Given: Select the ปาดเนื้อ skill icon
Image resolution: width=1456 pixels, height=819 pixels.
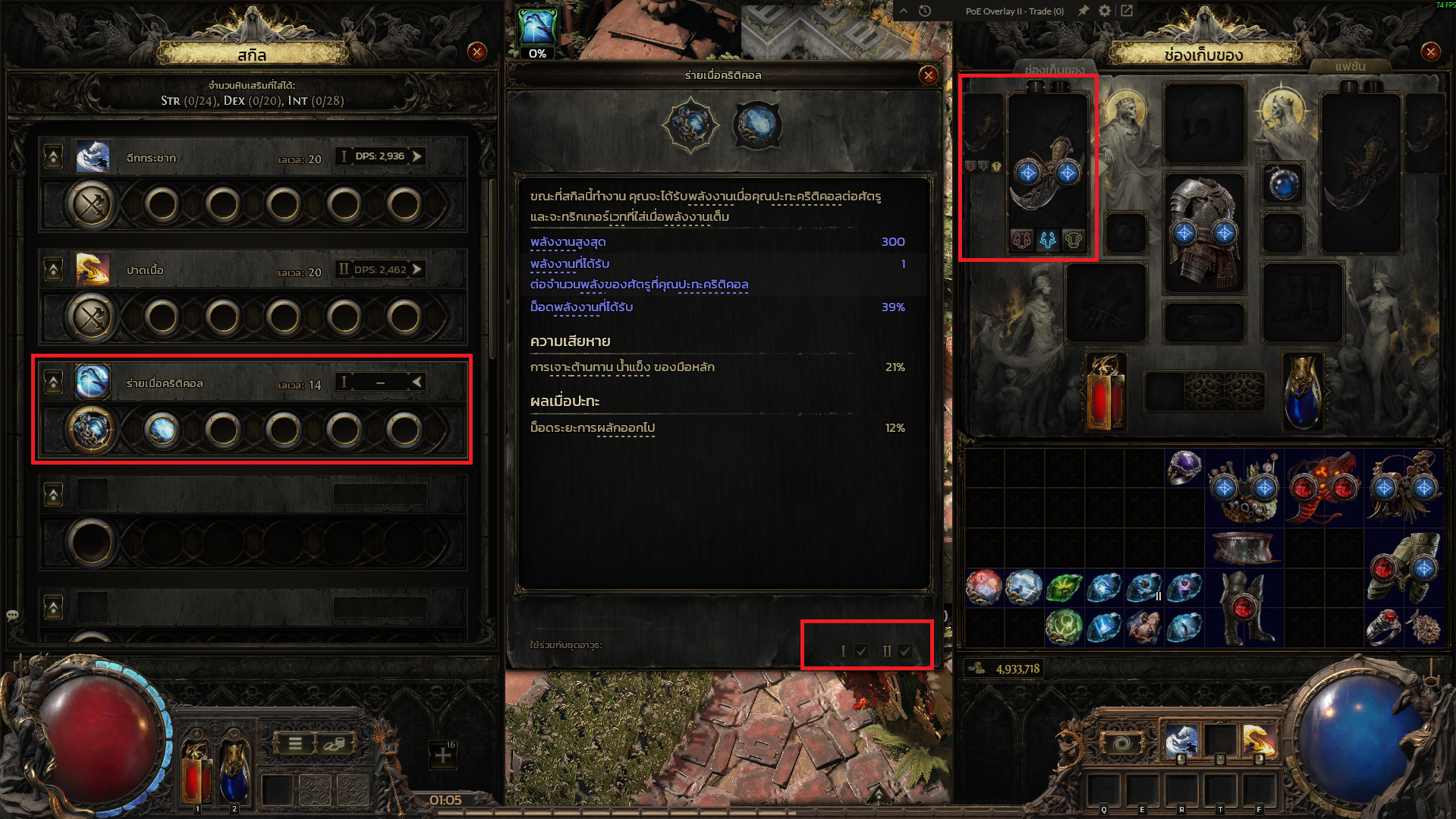Looking at the screenshot, I should [x=93, y=269].
